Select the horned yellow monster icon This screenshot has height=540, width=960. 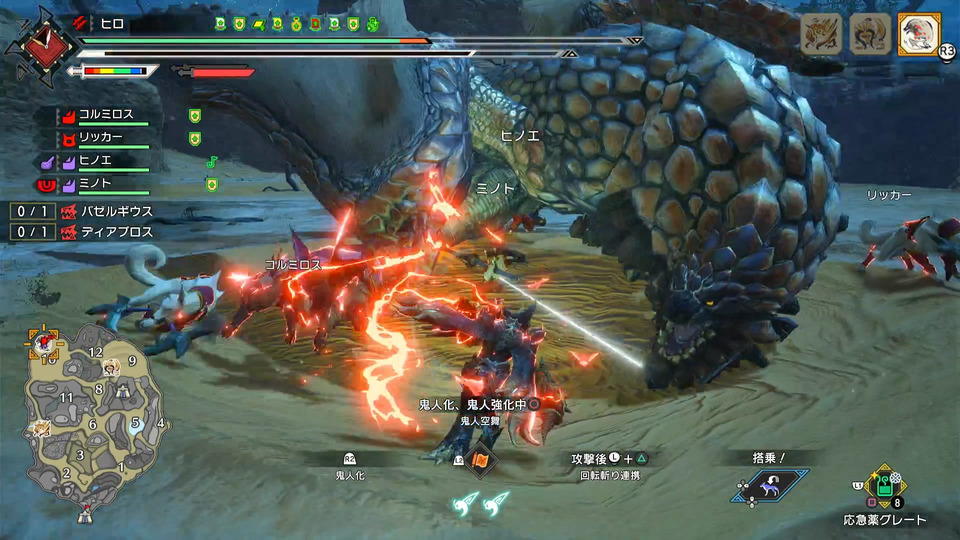pos(870,35)
